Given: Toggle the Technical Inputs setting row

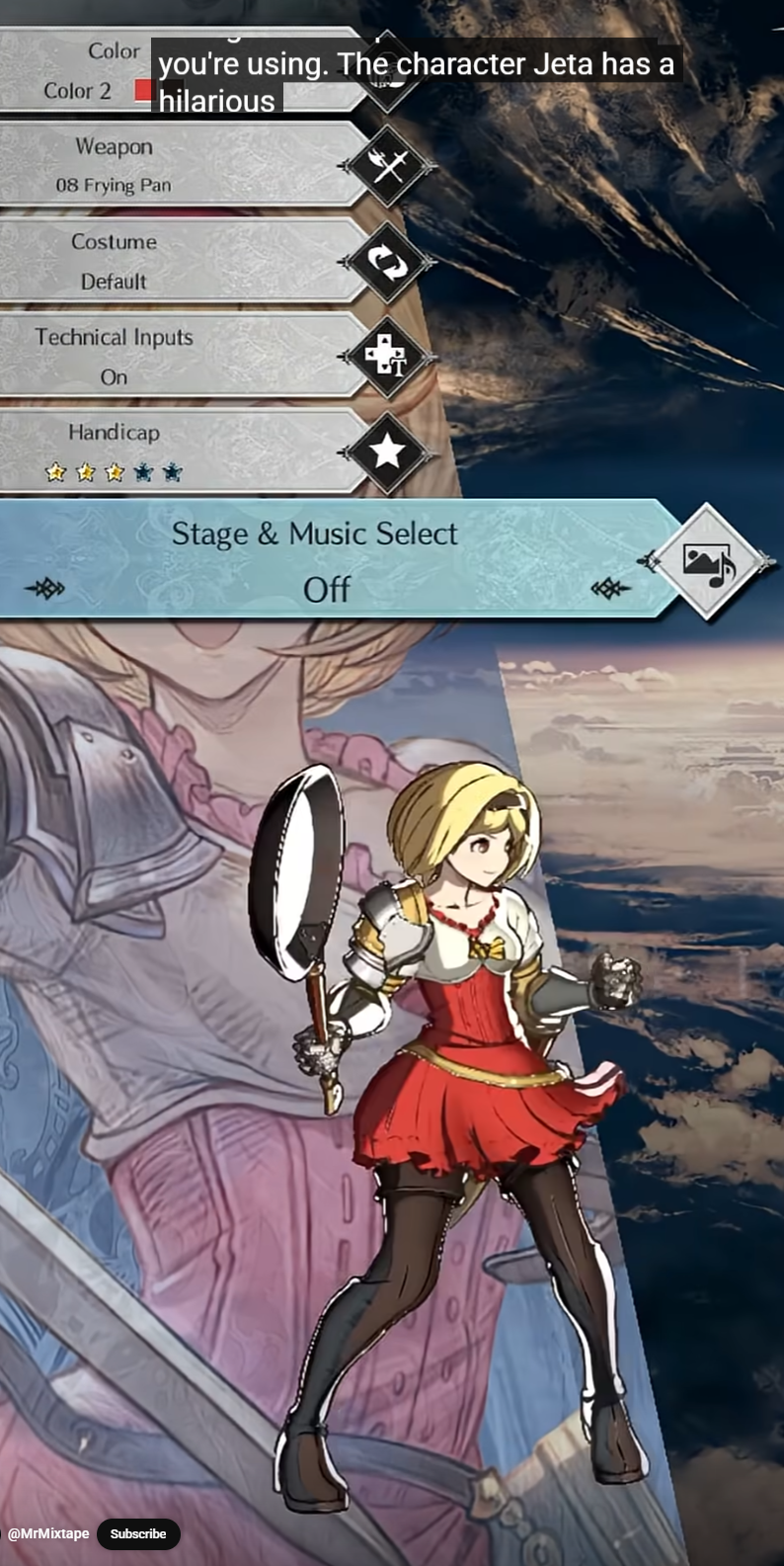Looking at the screenshot, I should point(178,356).
